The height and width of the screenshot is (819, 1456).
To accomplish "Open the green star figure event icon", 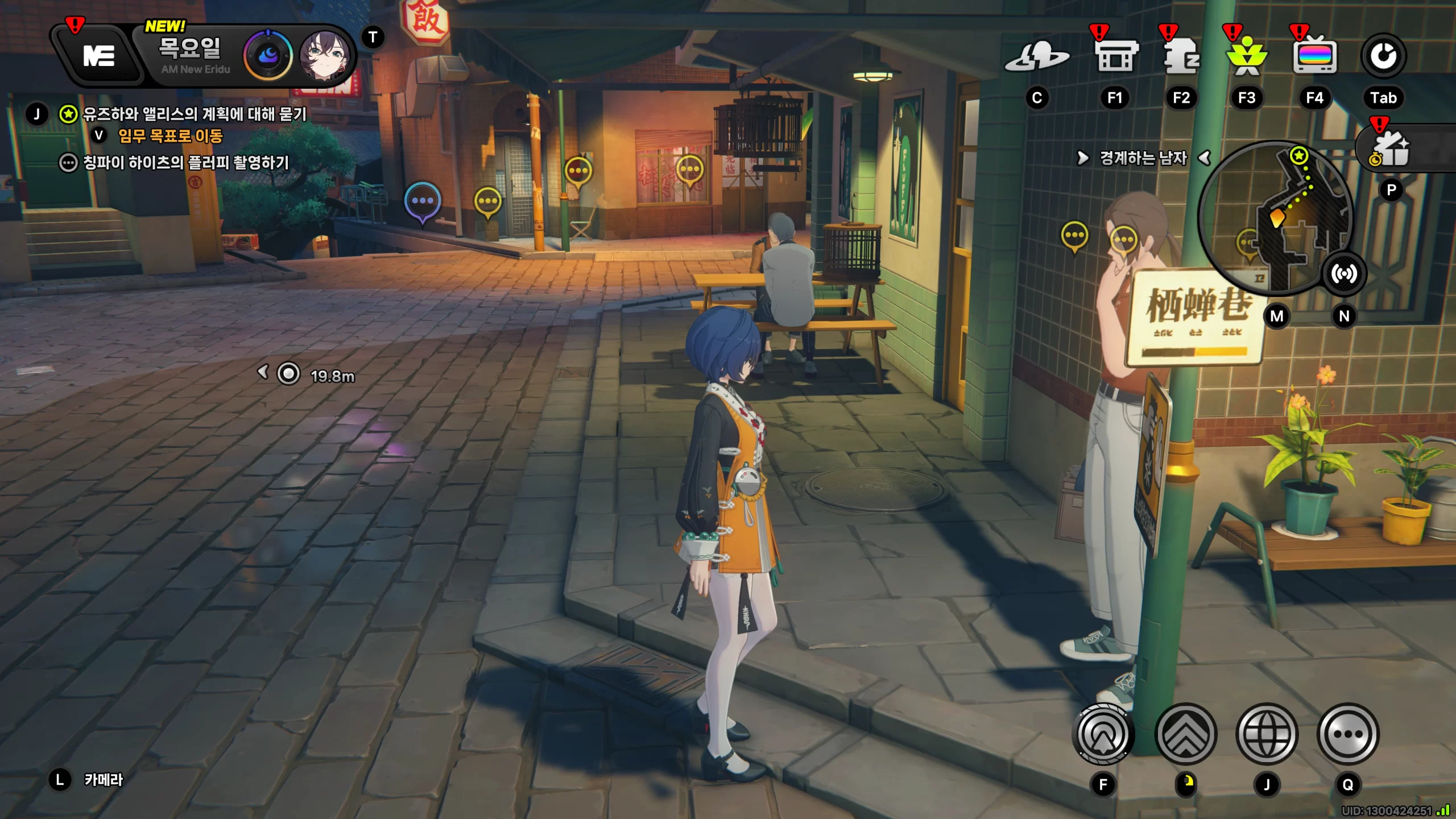I will coord(1247,57).
